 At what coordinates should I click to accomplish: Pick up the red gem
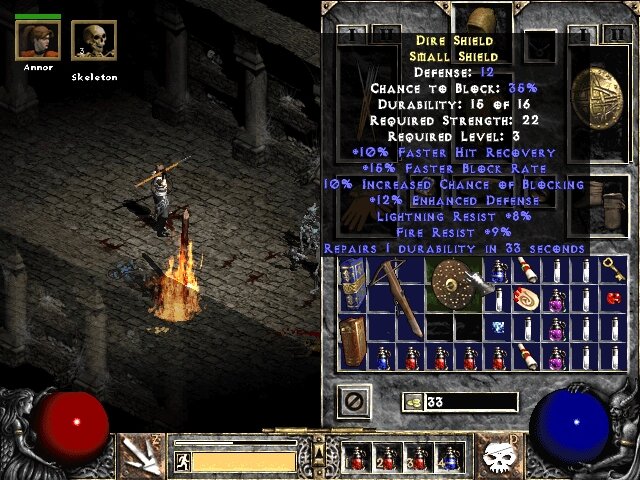pyautogui.click(x=614, y=299)
